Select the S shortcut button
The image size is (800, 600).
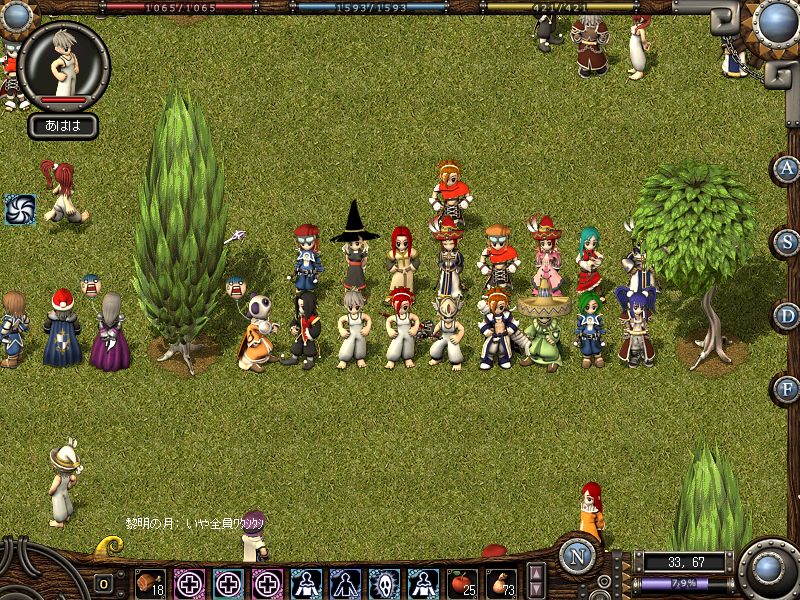point(787,242)
